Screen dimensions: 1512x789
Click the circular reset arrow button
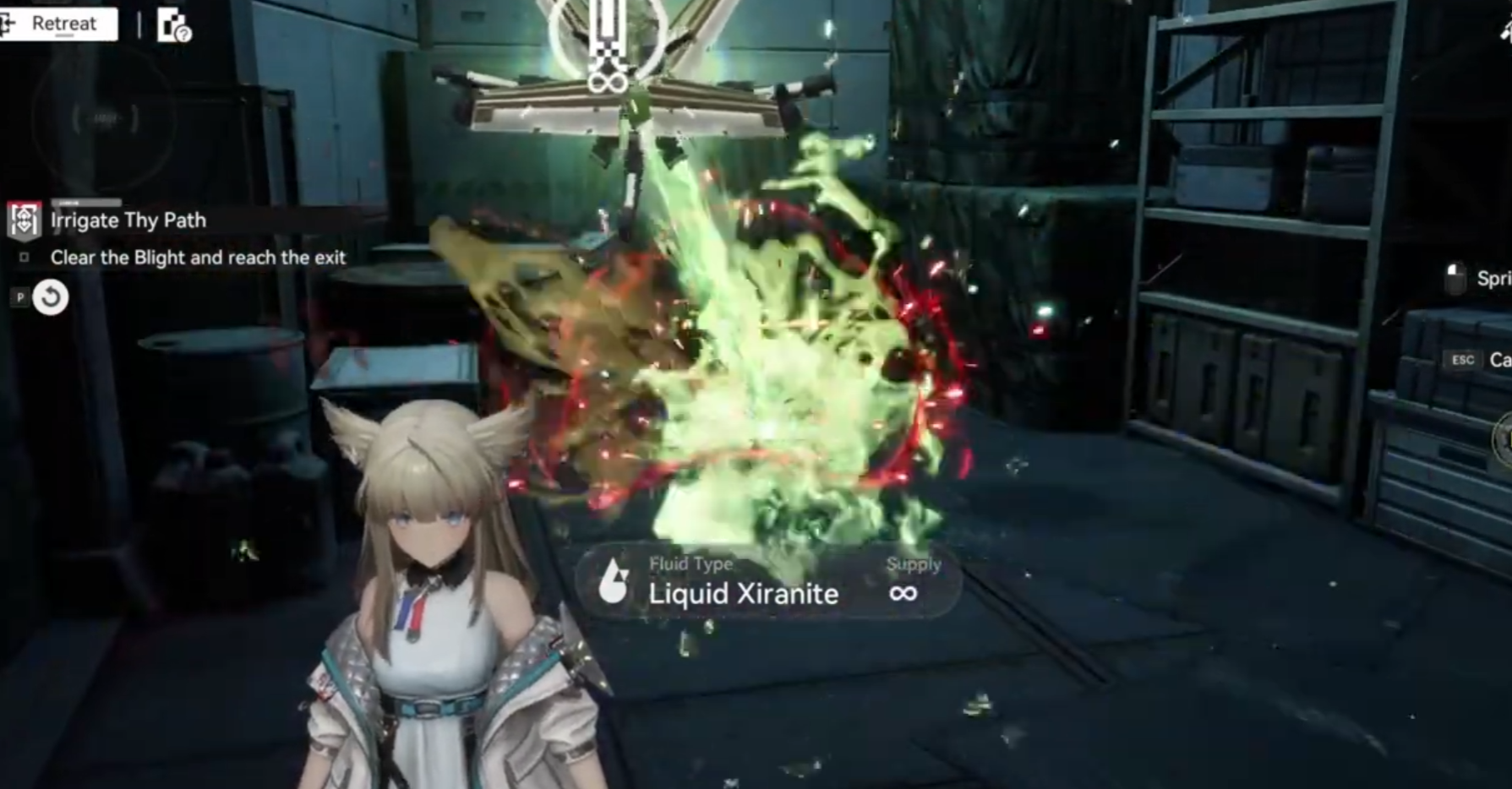click(x=51, y=297)
